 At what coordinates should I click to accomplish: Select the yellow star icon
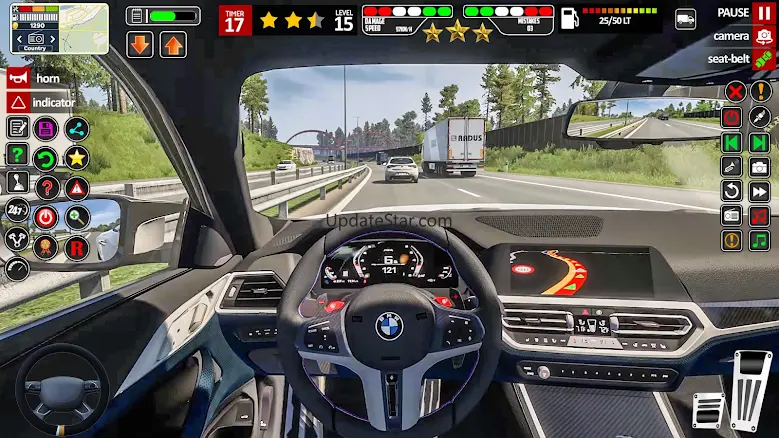pyautogui.click(x=77, y=157)
